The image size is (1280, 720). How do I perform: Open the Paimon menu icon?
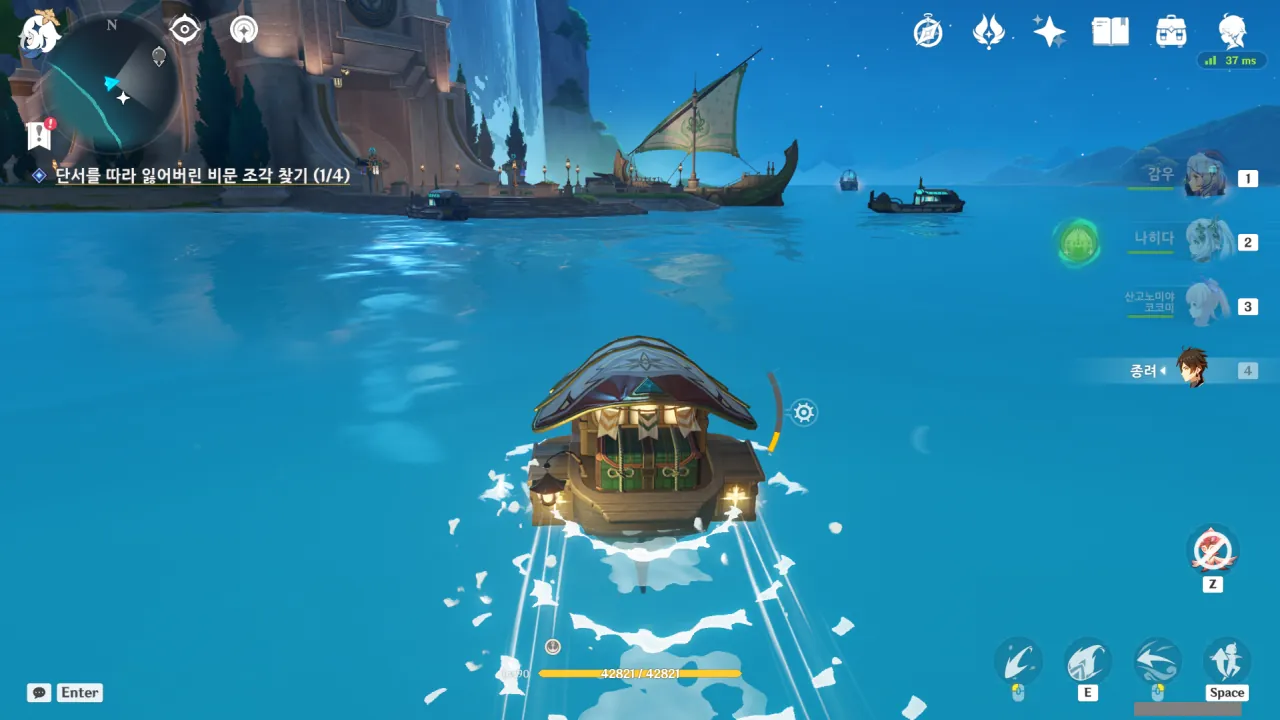(40, 33)
